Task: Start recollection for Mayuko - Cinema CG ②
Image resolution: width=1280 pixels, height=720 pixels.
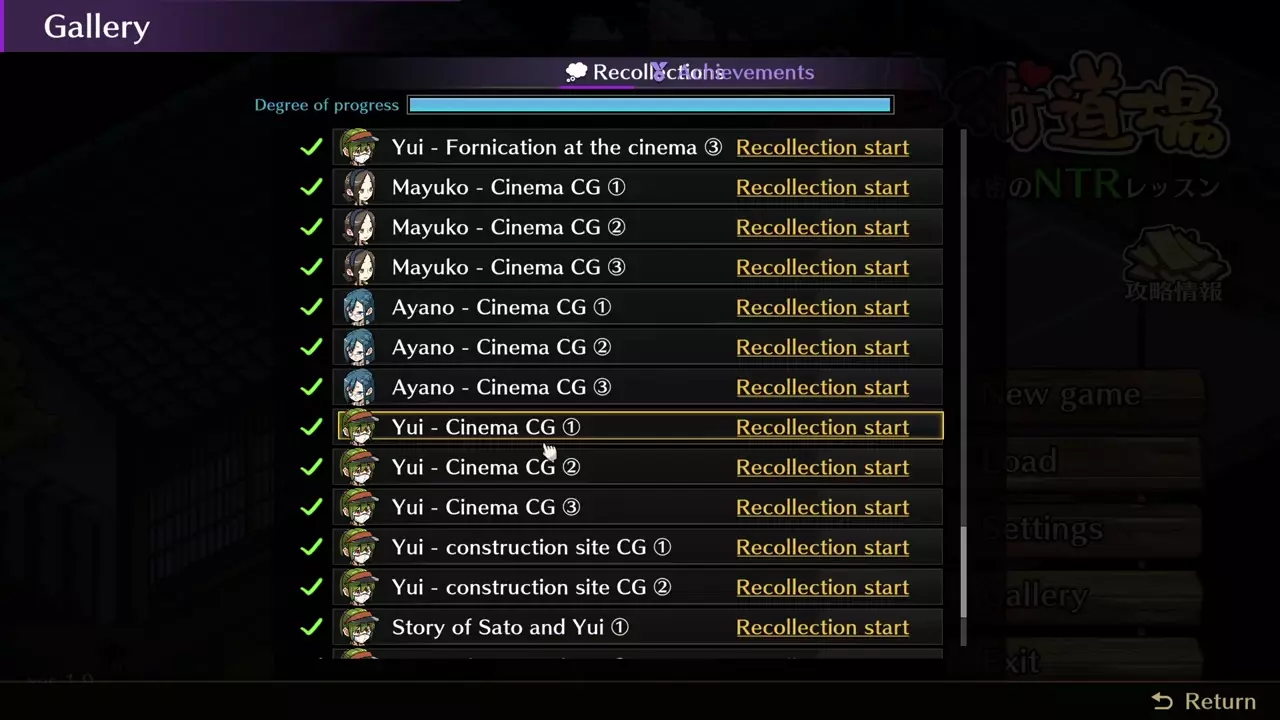Action: point(822,227)
